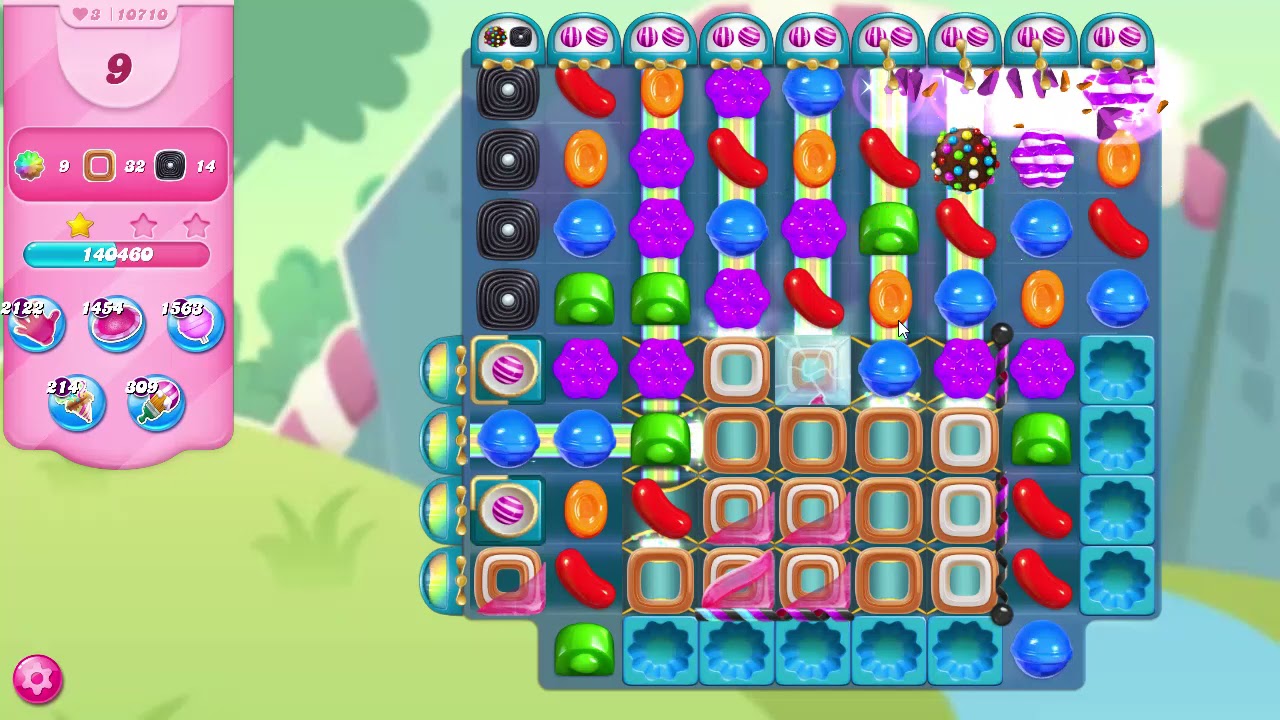Use the striped candy booster with 1454 count
This screenshot has height=720, width=1280.
[117, 323]
